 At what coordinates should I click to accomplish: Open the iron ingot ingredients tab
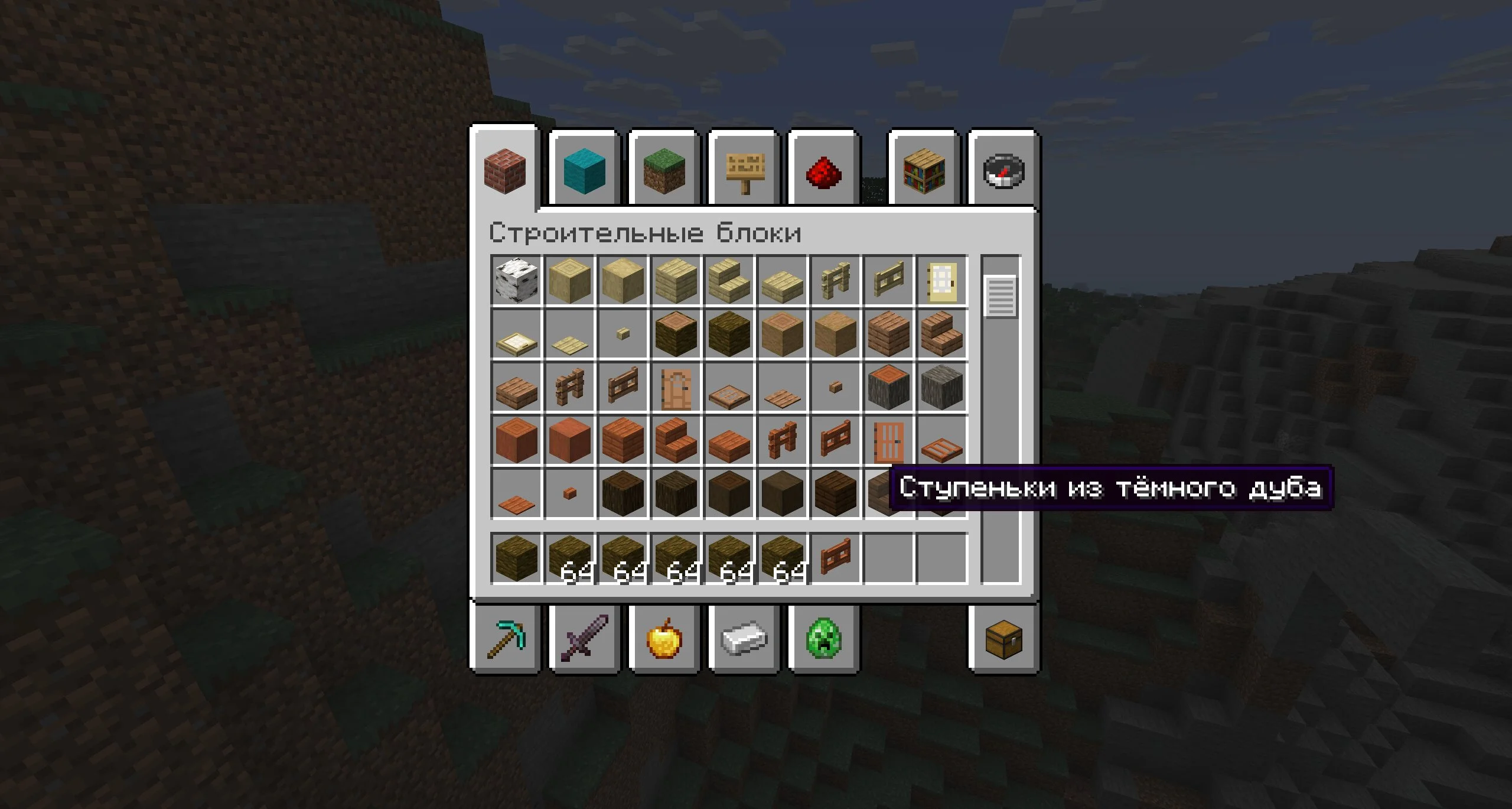744,639
